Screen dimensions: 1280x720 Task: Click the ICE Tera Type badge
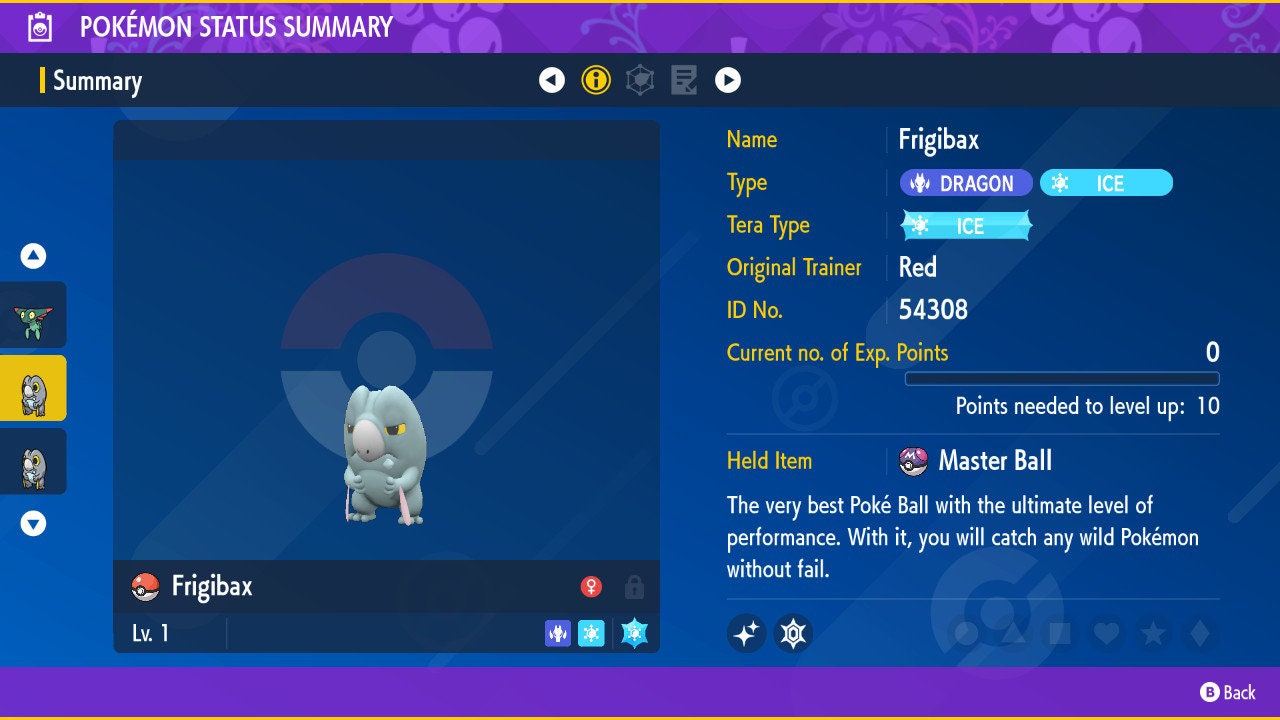tap(965, 226)
